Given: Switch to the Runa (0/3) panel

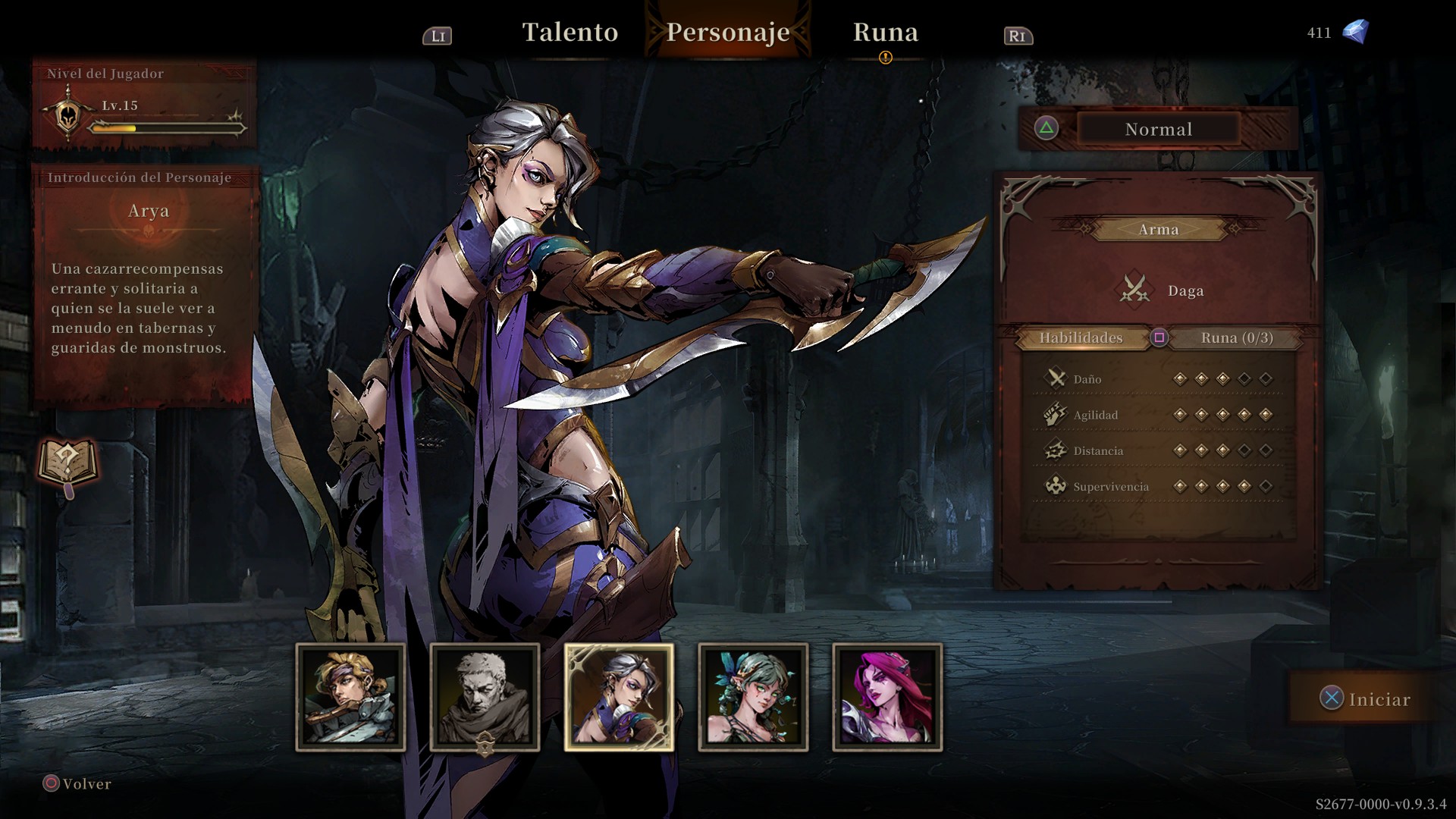Looking at the screenshot, I should 1236,338.
